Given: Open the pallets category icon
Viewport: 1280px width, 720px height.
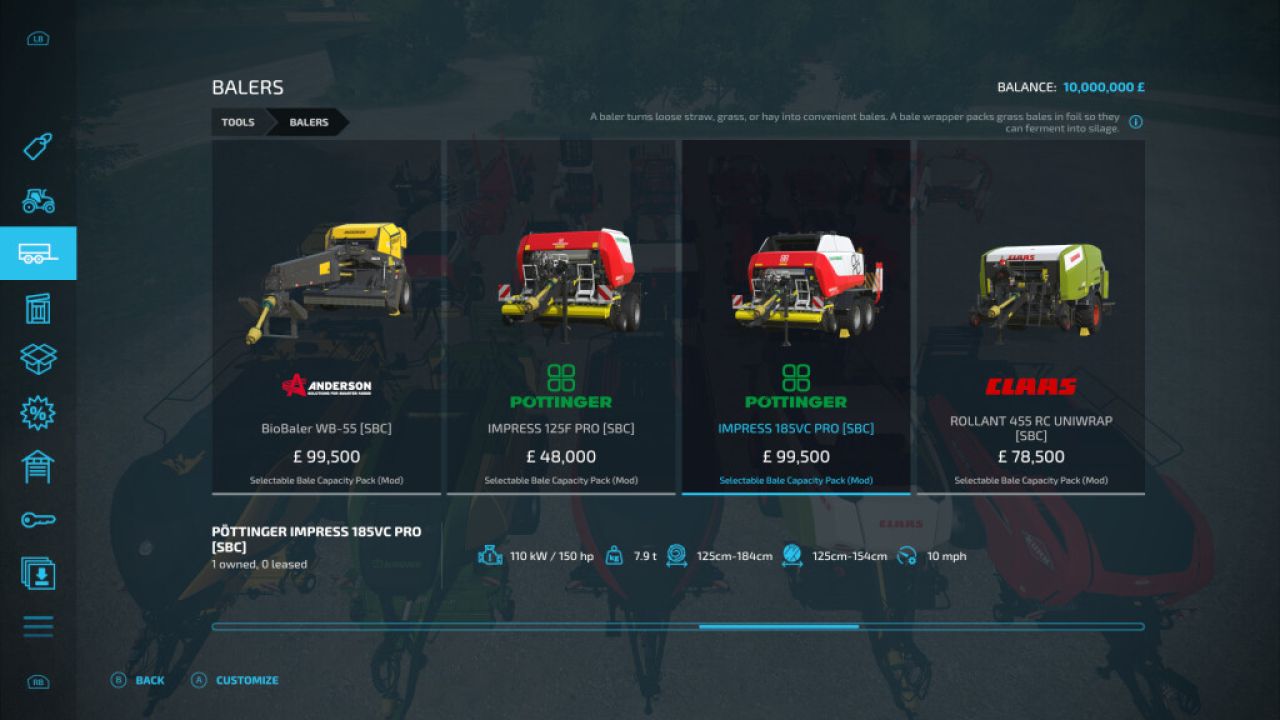Looking at the screenshot, I should coord(37,308).
